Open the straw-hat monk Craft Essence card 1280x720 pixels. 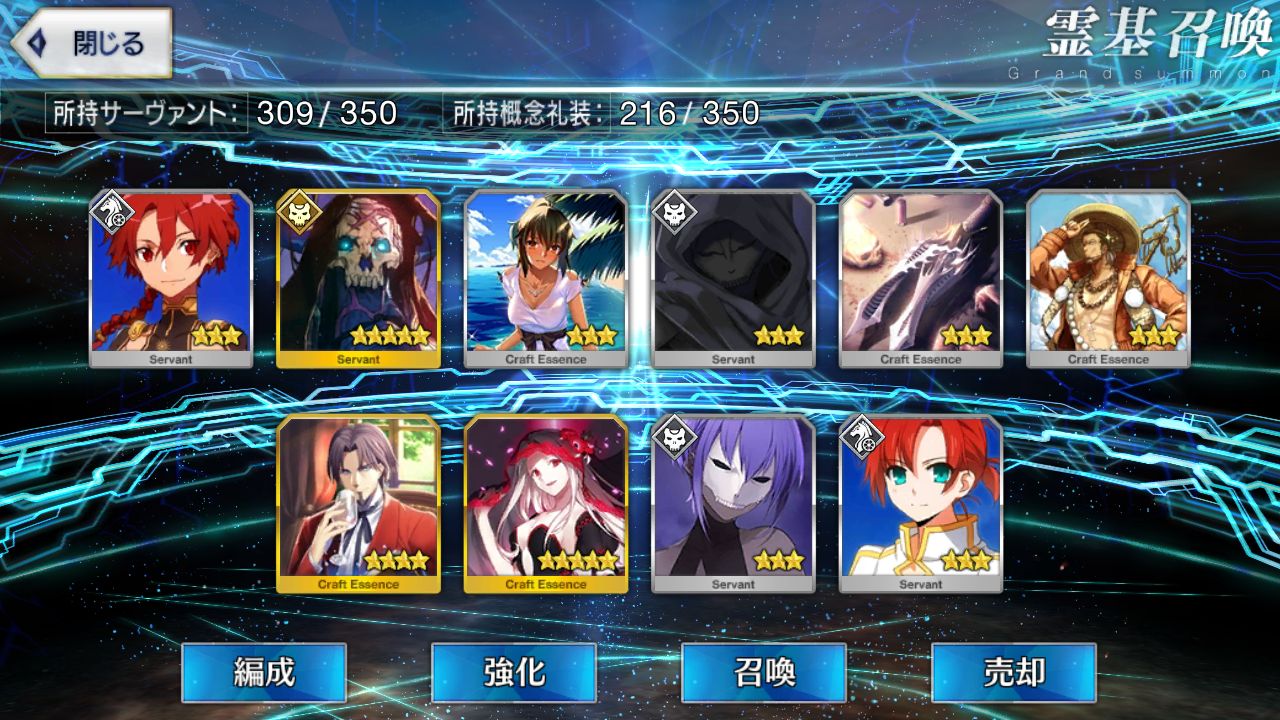1108,278
